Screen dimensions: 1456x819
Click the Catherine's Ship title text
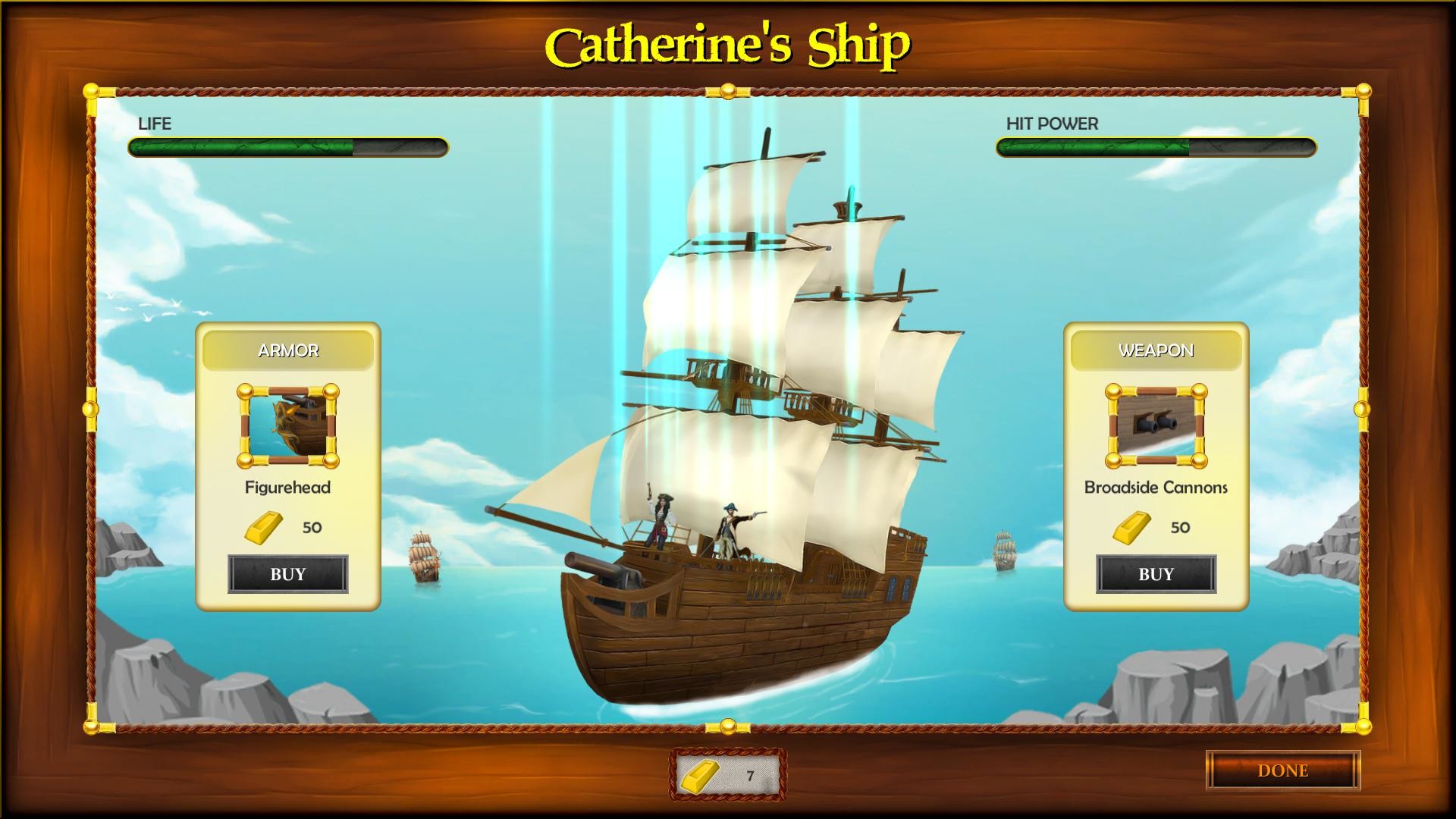pyautogui.click(x=727, y=47)
